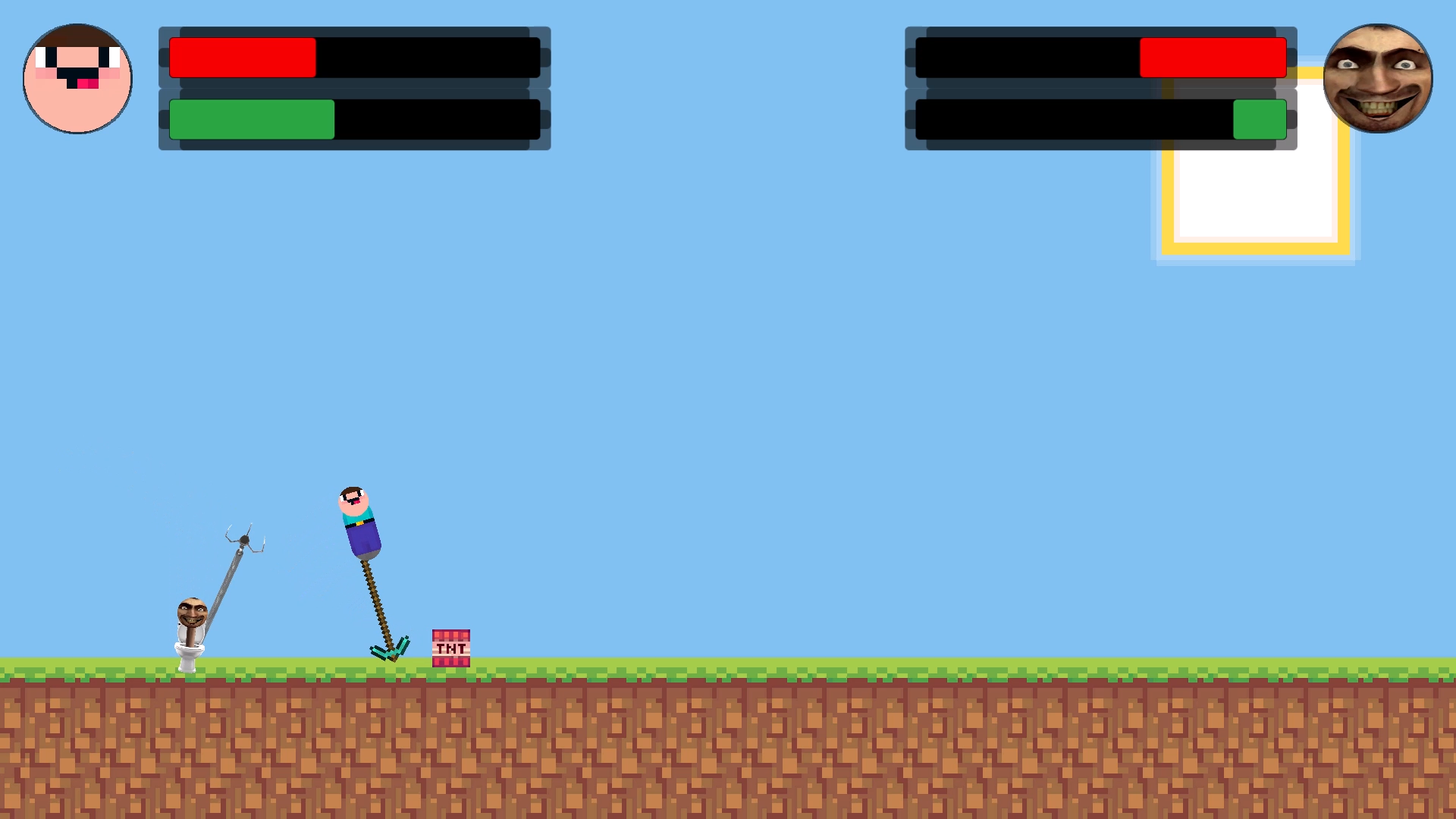
Task: Click the Noob player avatar portrait
Action: tap(77, 78)
